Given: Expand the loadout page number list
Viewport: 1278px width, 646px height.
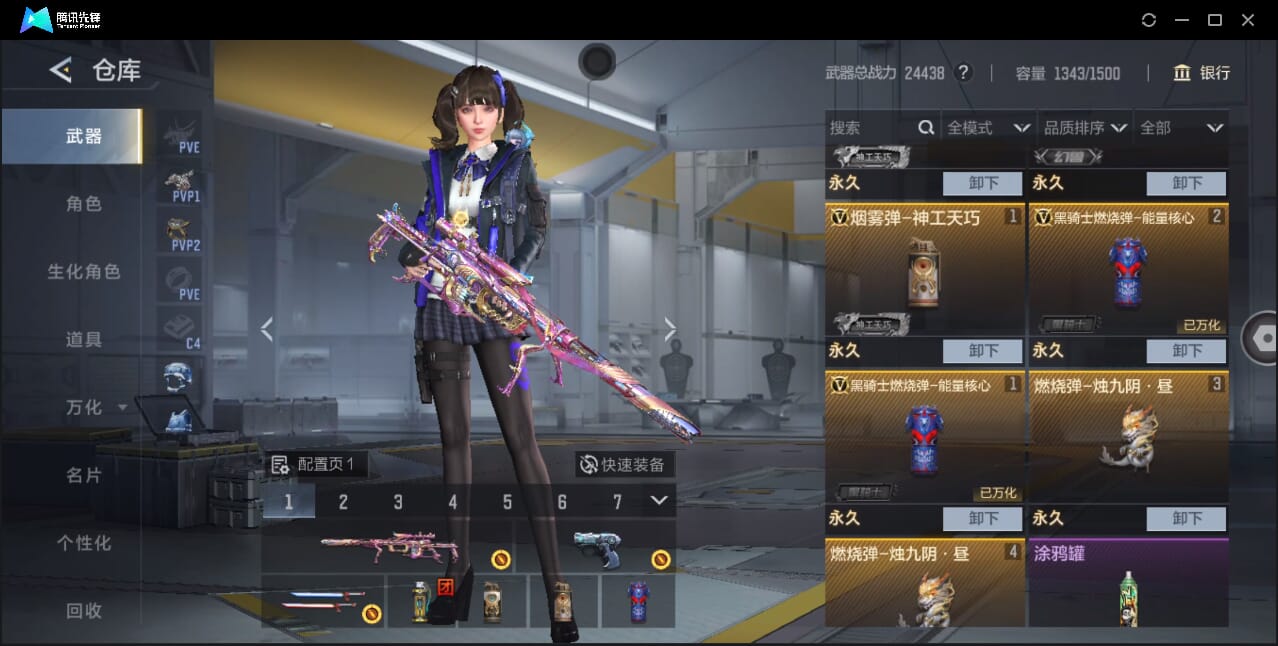Looking at the screenshot, I should pos(659,500).
